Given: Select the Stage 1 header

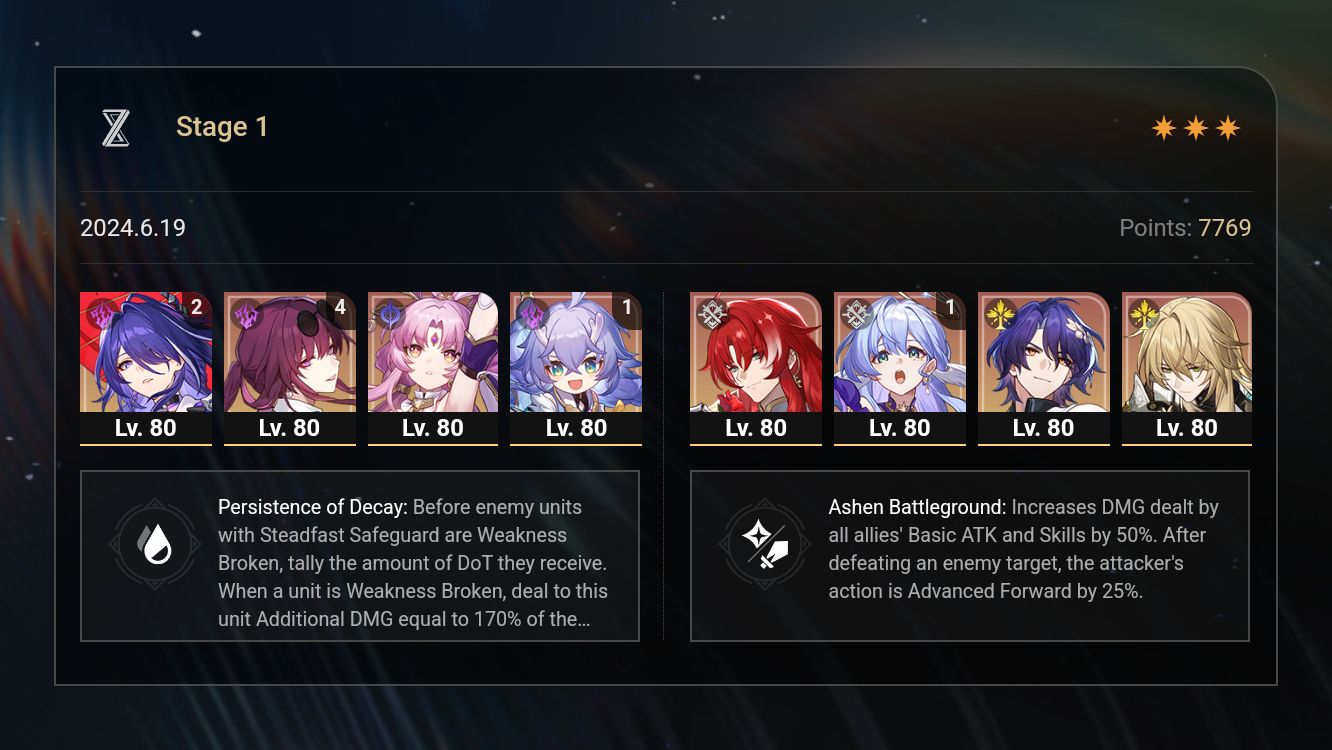Looking at the screenshot, I should click(221, 127).
